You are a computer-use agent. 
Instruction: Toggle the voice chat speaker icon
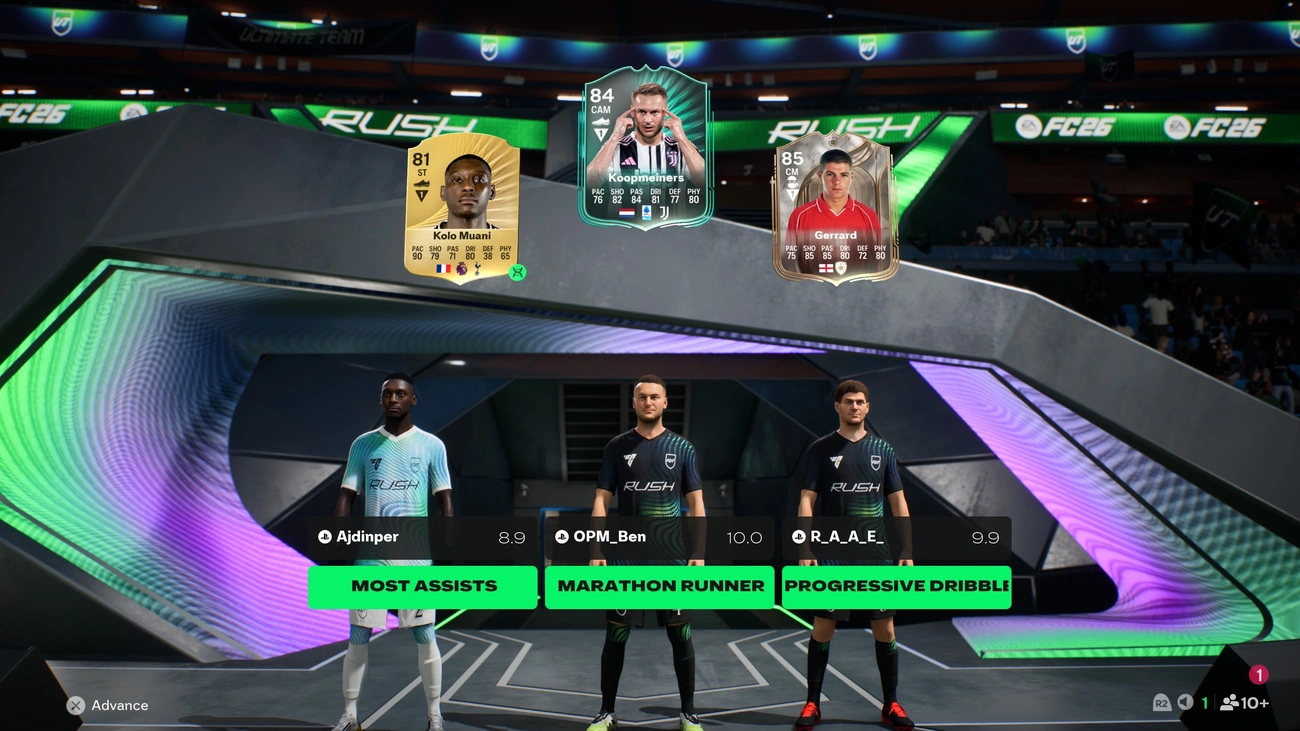click(1185, 703)
